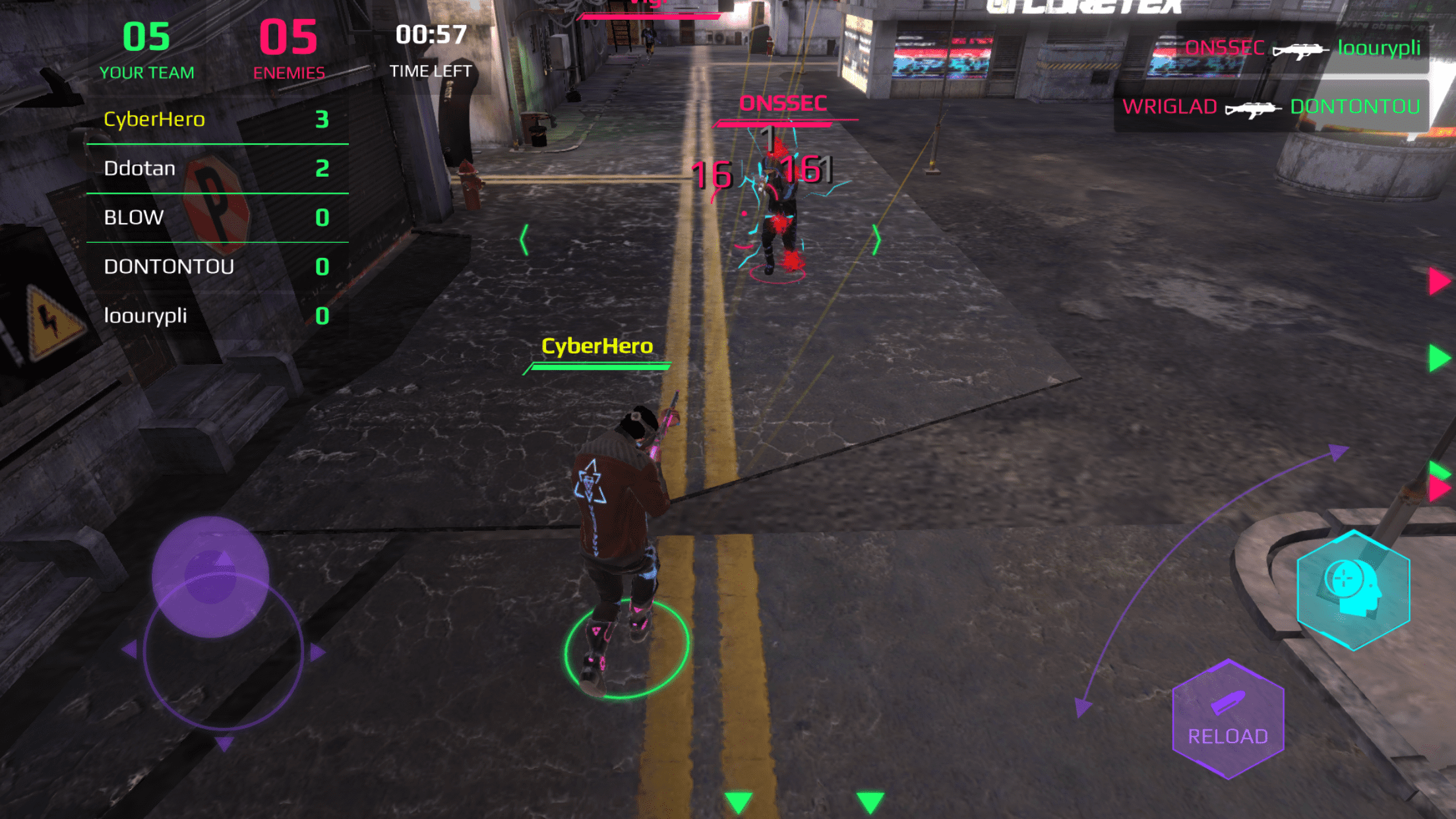
Task: Tap the WRIGLAD killed DONTONTOU feed entry
Action: pyautogui.click(x=1271, y=106)
